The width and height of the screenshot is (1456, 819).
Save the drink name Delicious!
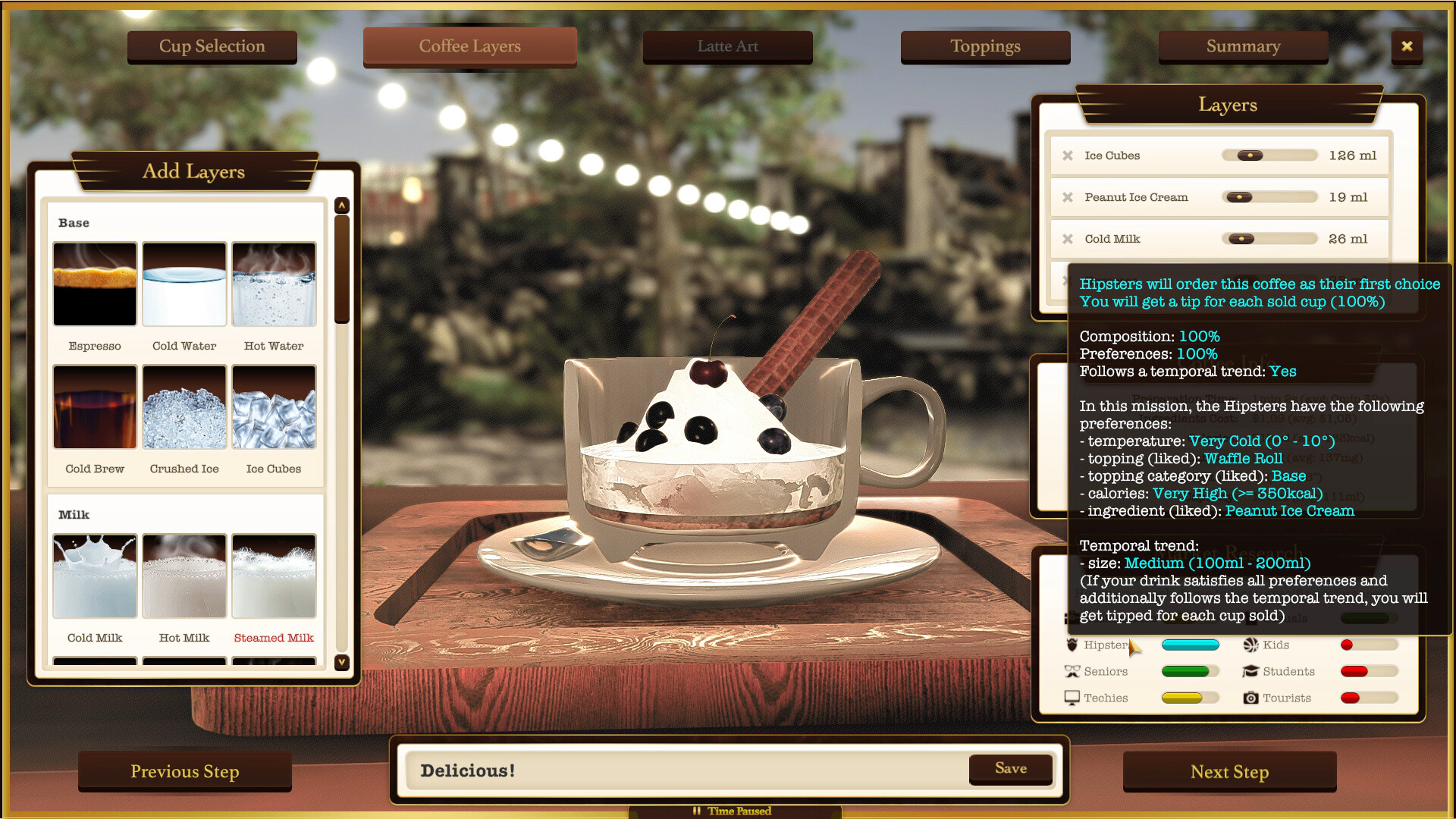click(x=1010, y=768)
